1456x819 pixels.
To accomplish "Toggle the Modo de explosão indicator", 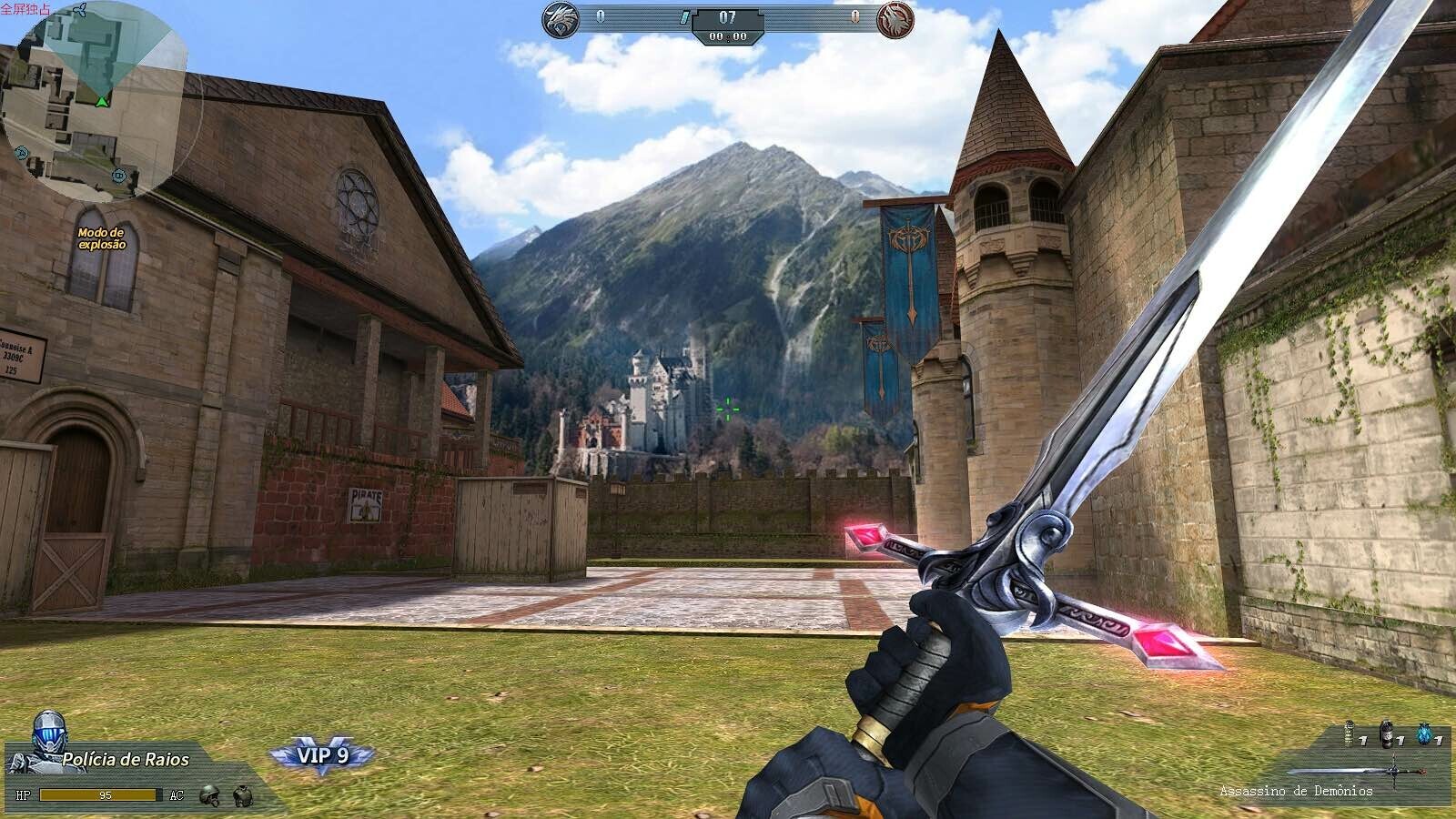I will [x=100, y=239].
